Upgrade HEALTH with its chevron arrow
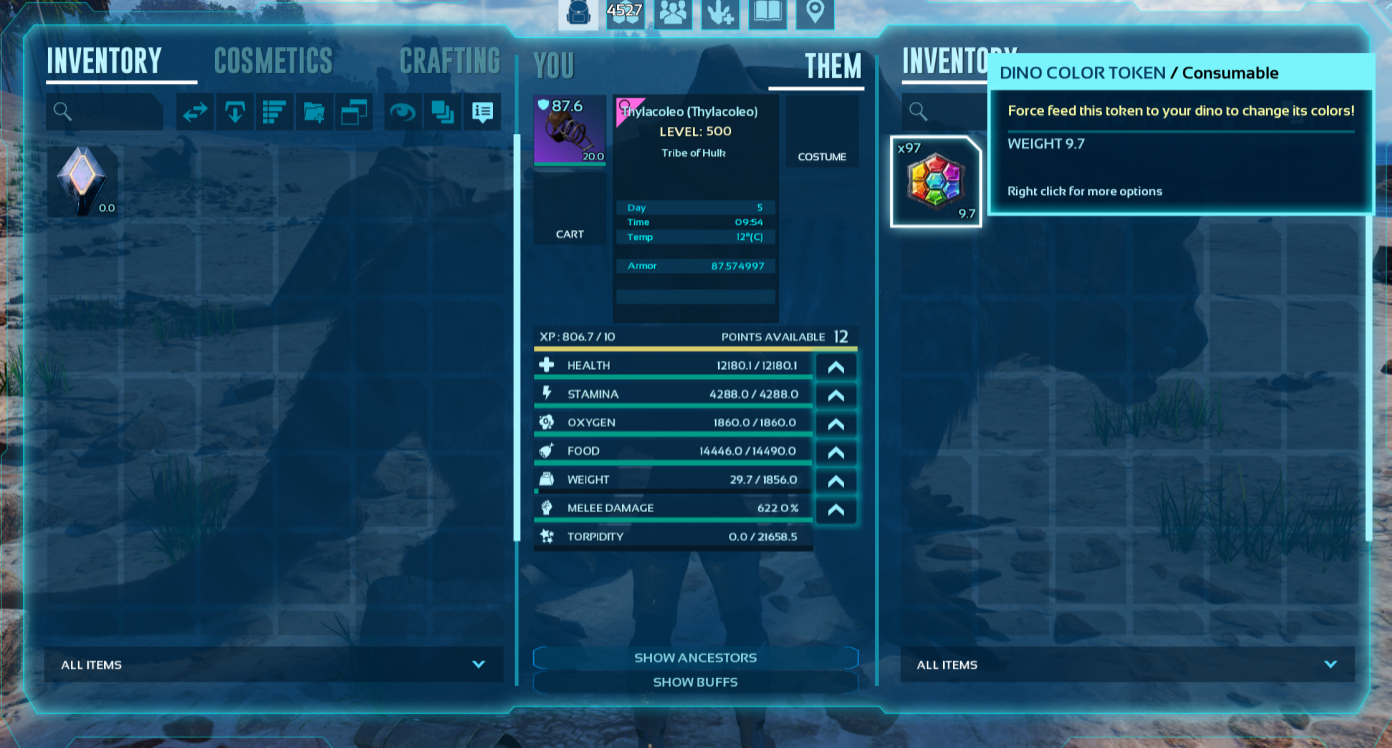 pyautogui.click(x=836, y=365)
